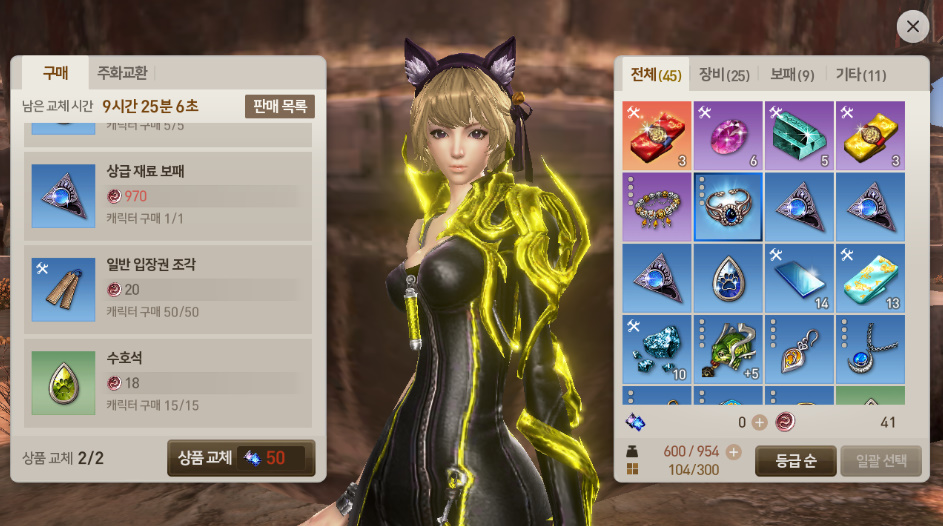
Task: Show the 전체 inventory tab
Action: point(656,75)
